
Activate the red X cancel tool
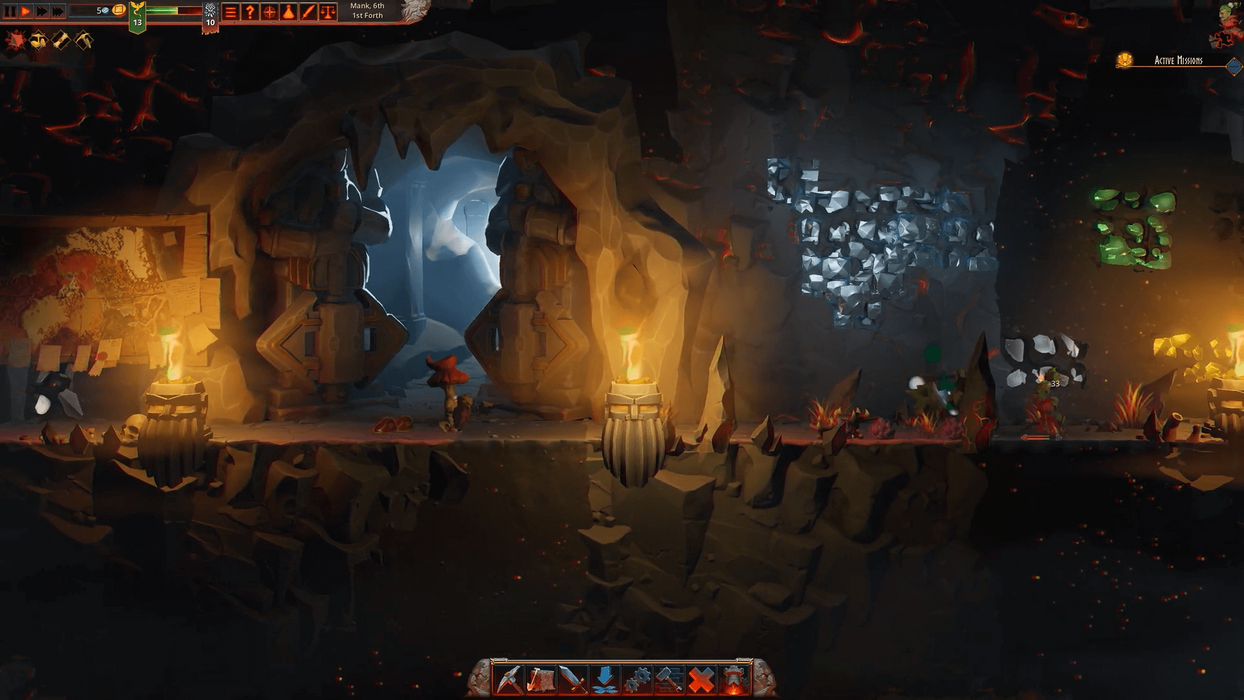click(702, 679)
